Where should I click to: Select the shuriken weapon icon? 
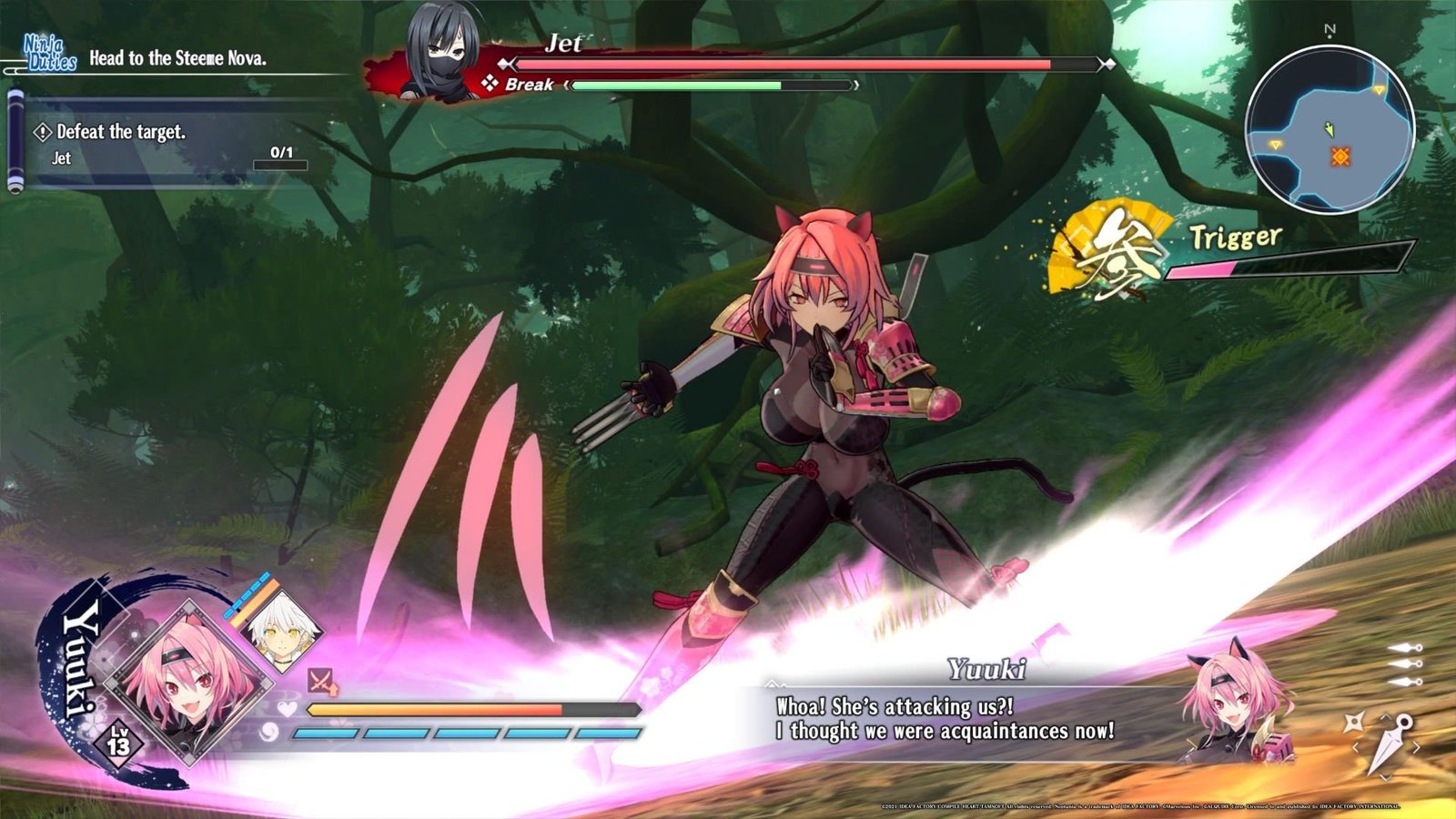point(1353,723)
